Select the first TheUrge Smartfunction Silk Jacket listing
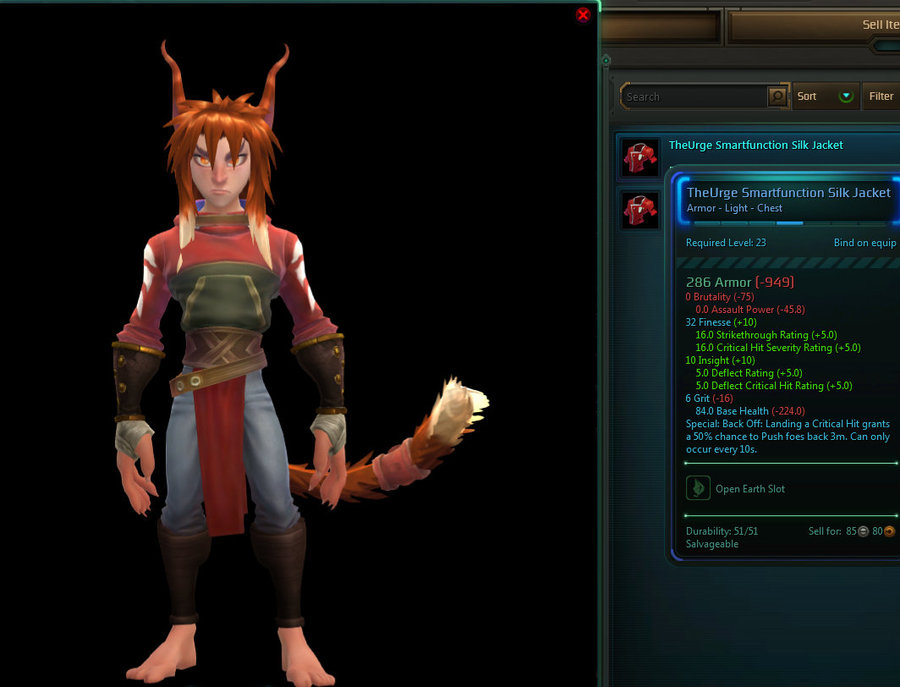 click(755, 146)
